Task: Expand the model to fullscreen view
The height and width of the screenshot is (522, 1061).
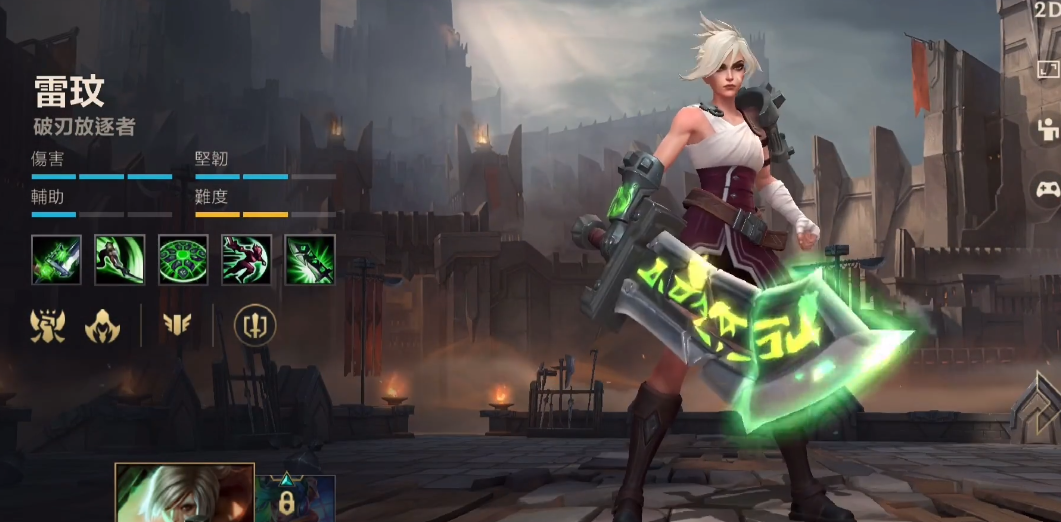Action: [1047, 70]
